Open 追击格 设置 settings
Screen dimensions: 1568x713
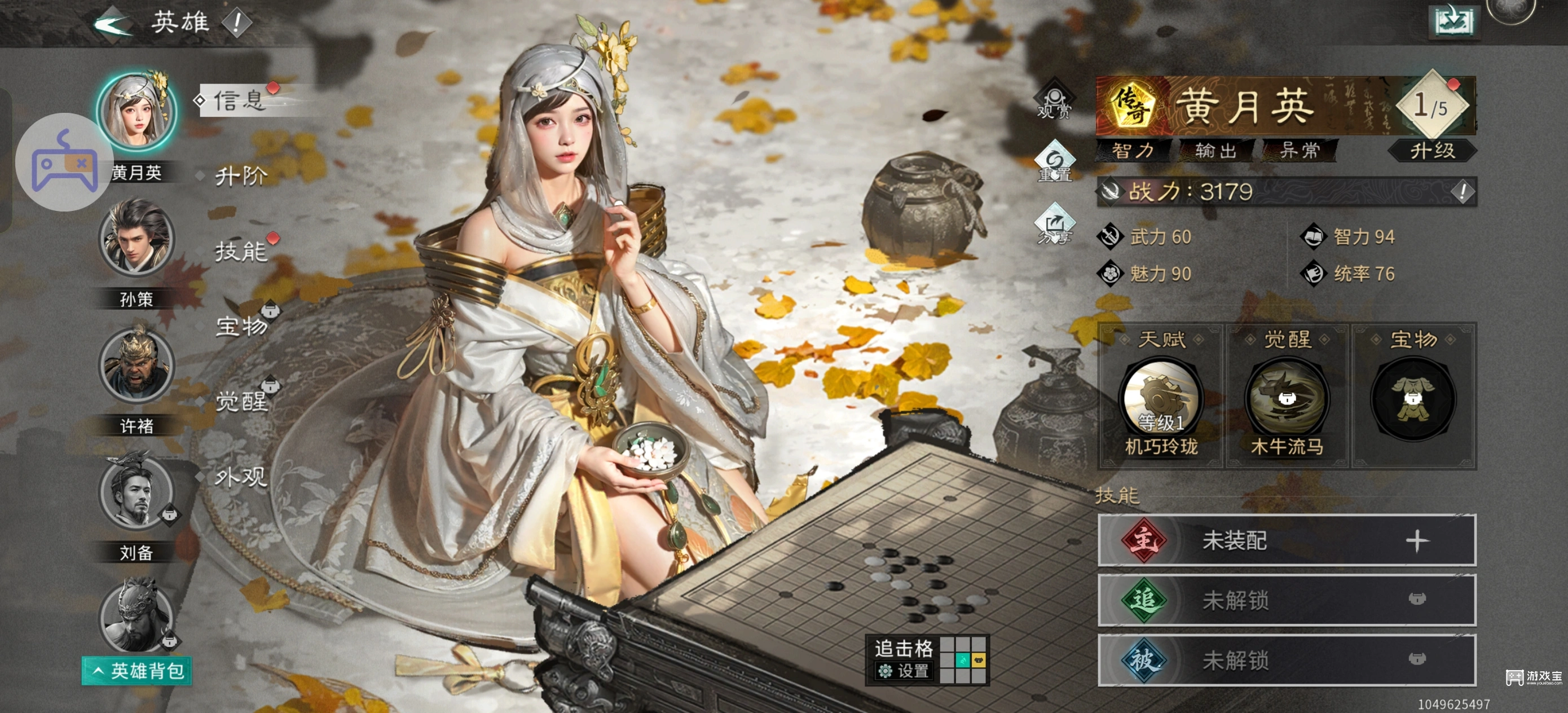coord(905,671)
